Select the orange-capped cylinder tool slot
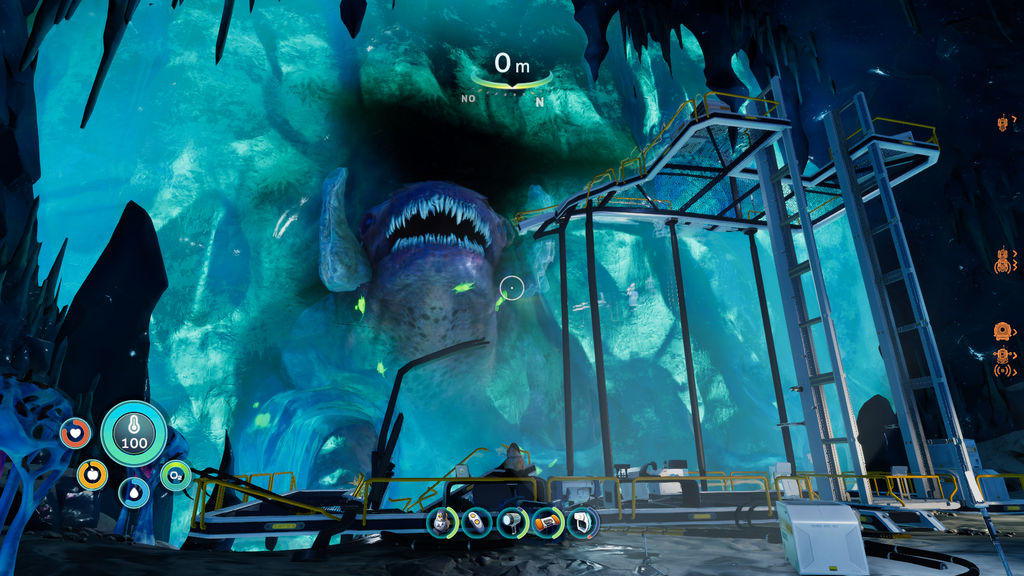Screen dimensions: 1024x576 pos(547,522)
